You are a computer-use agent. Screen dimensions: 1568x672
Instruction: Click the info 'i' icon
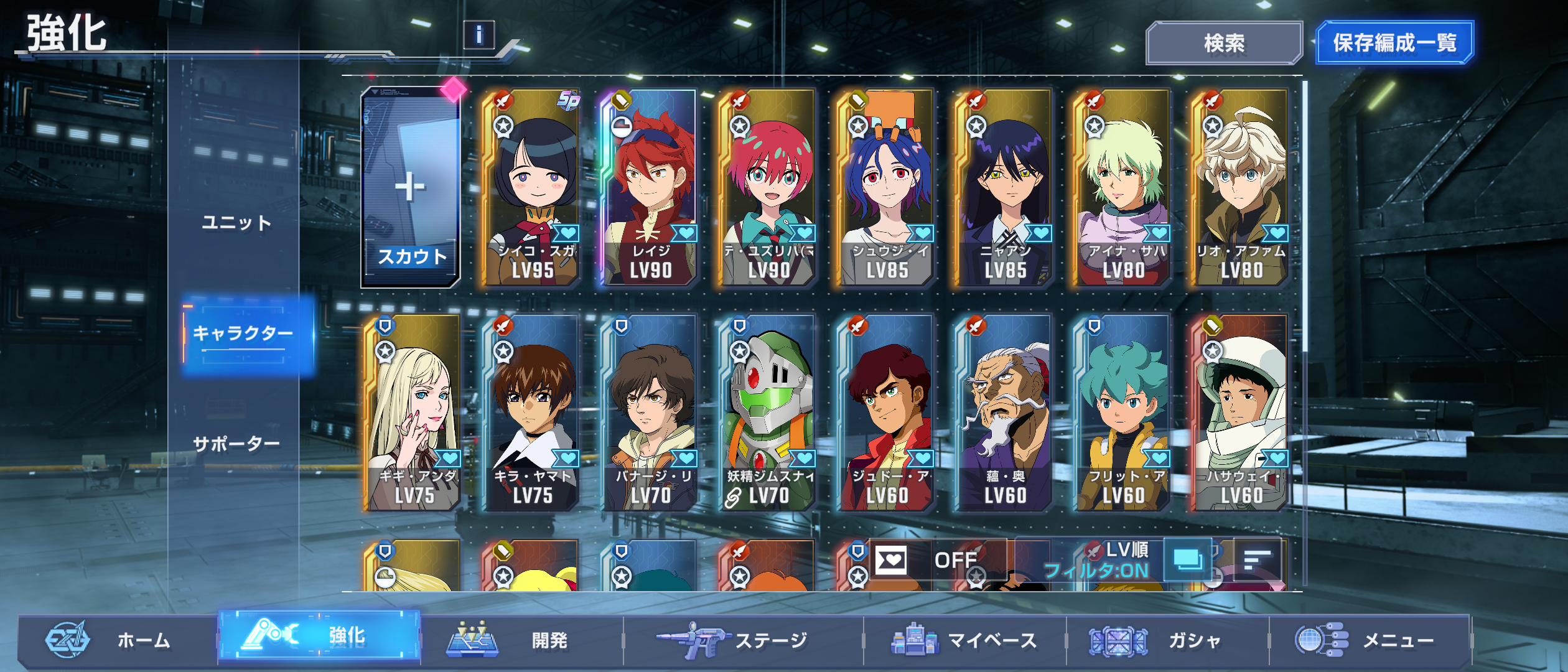[x=478, y=35]
